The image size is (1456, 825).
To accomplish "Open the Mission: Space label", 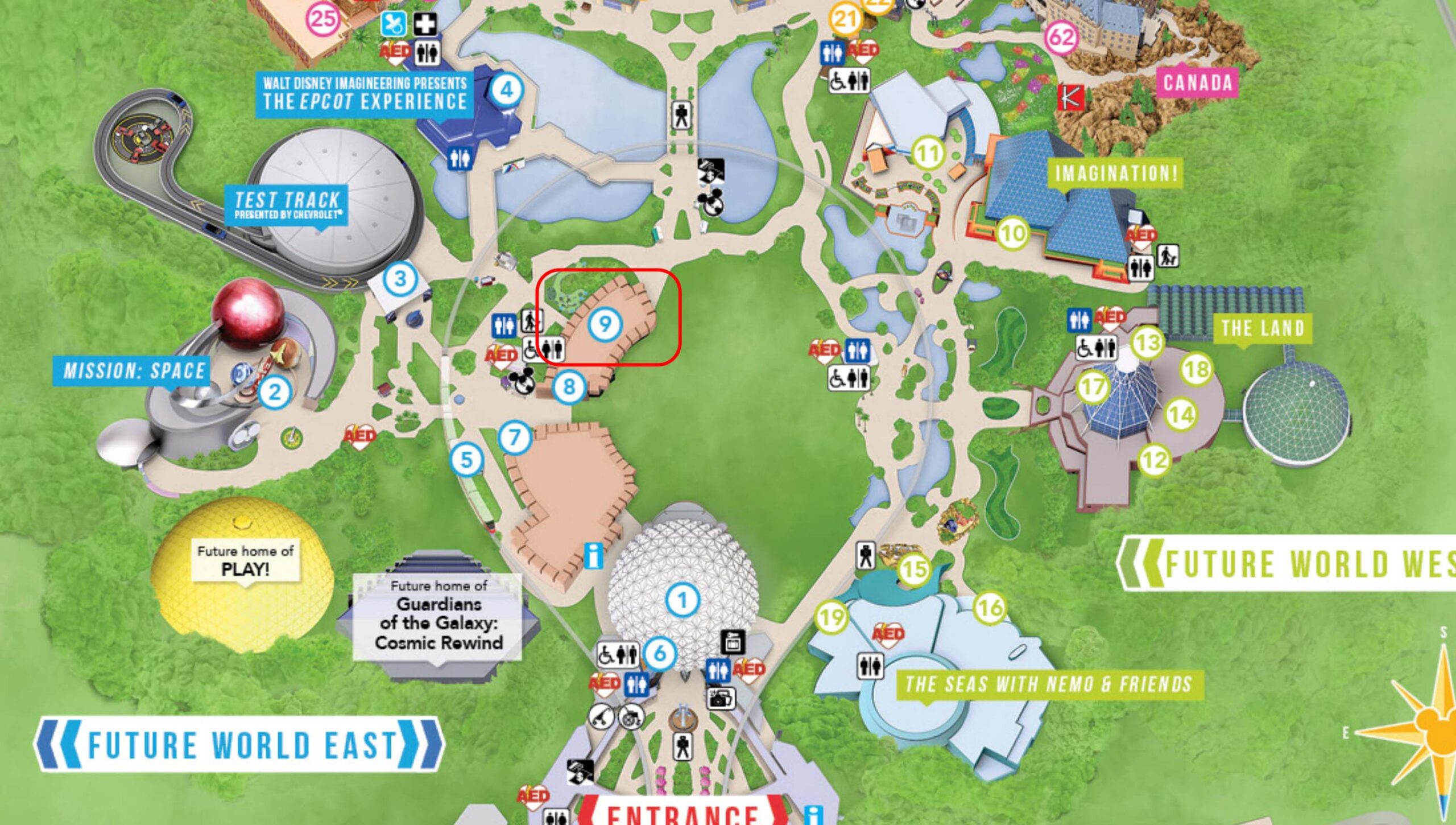I will tap(132, 371).
